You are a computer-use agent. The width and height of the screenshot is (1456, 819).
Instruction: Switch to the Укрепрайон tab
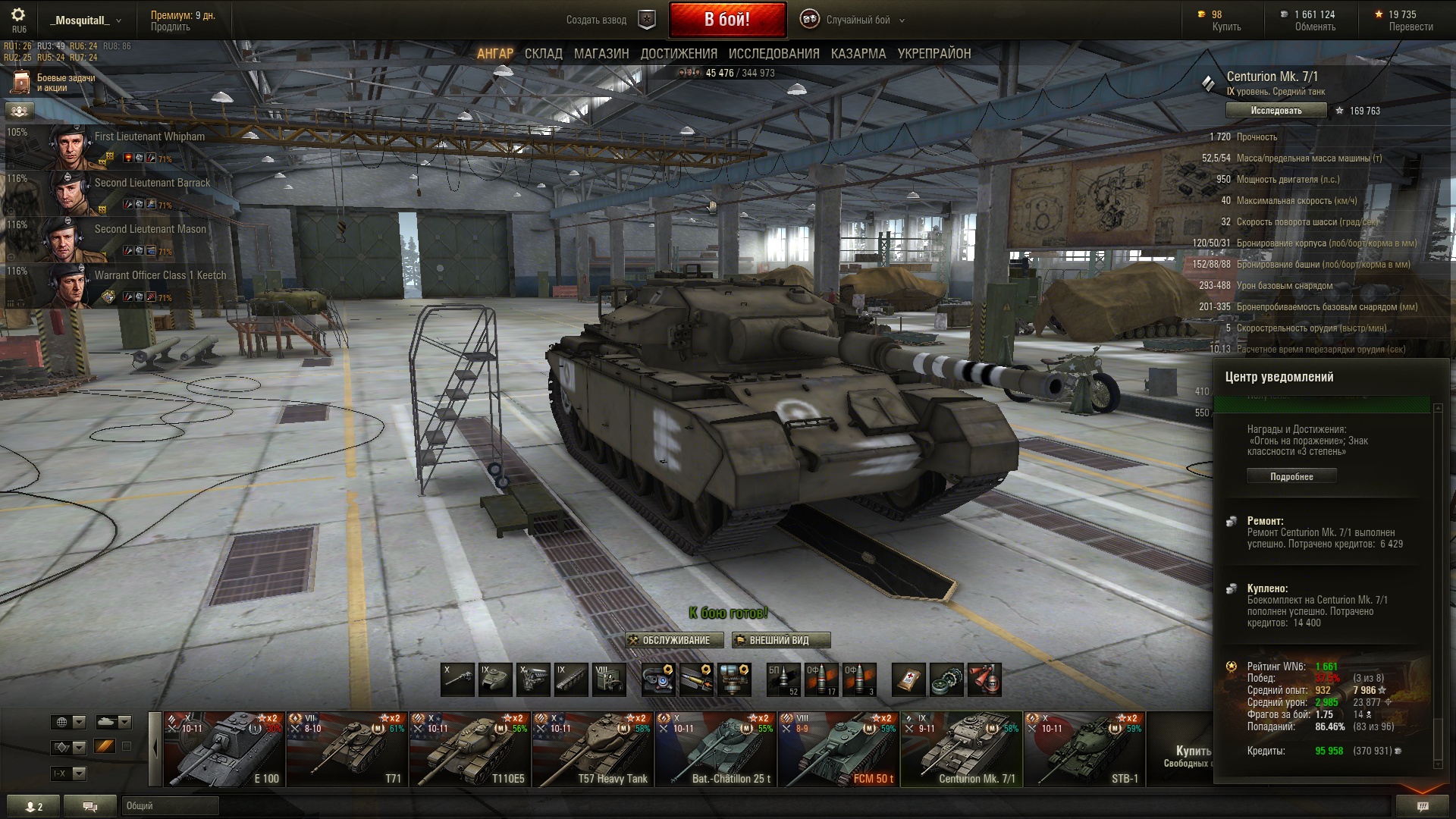coord(934,54)
